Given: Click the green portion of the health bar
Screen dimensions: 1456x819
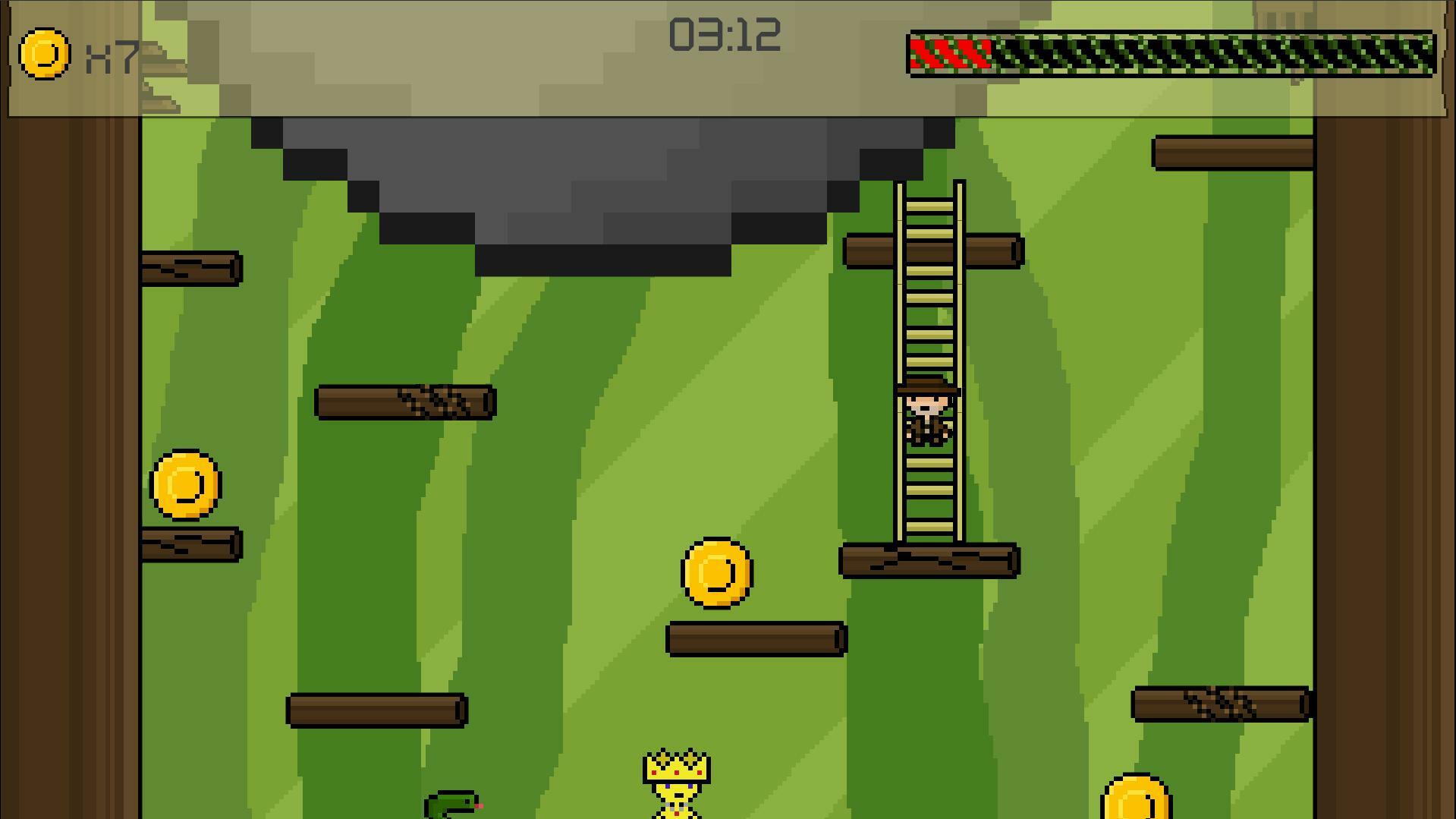Looking at the screenshot, I should coord(1214,55).
